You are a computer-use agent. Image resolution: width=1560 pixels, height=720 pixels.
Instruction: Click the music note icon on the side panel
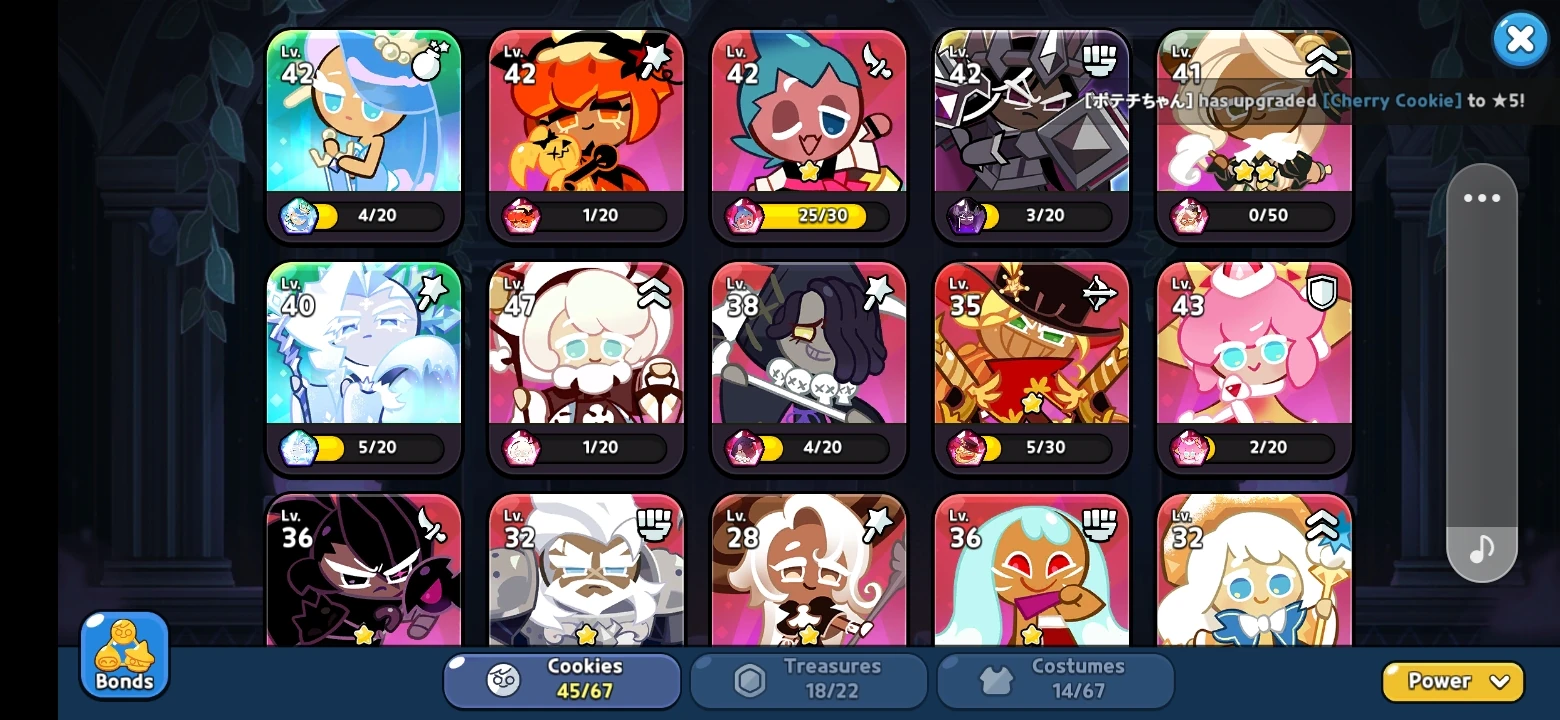pos(1481,547)
